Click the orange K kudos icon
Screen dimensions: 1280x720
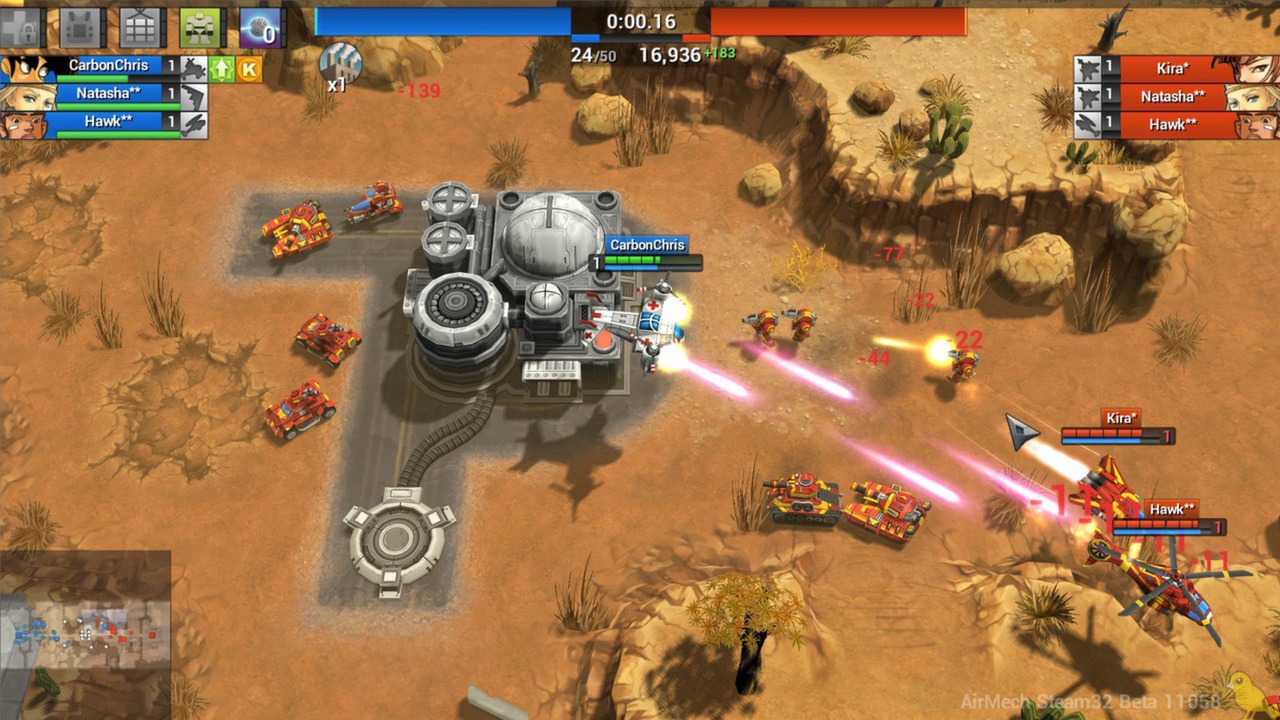[248, 69]
